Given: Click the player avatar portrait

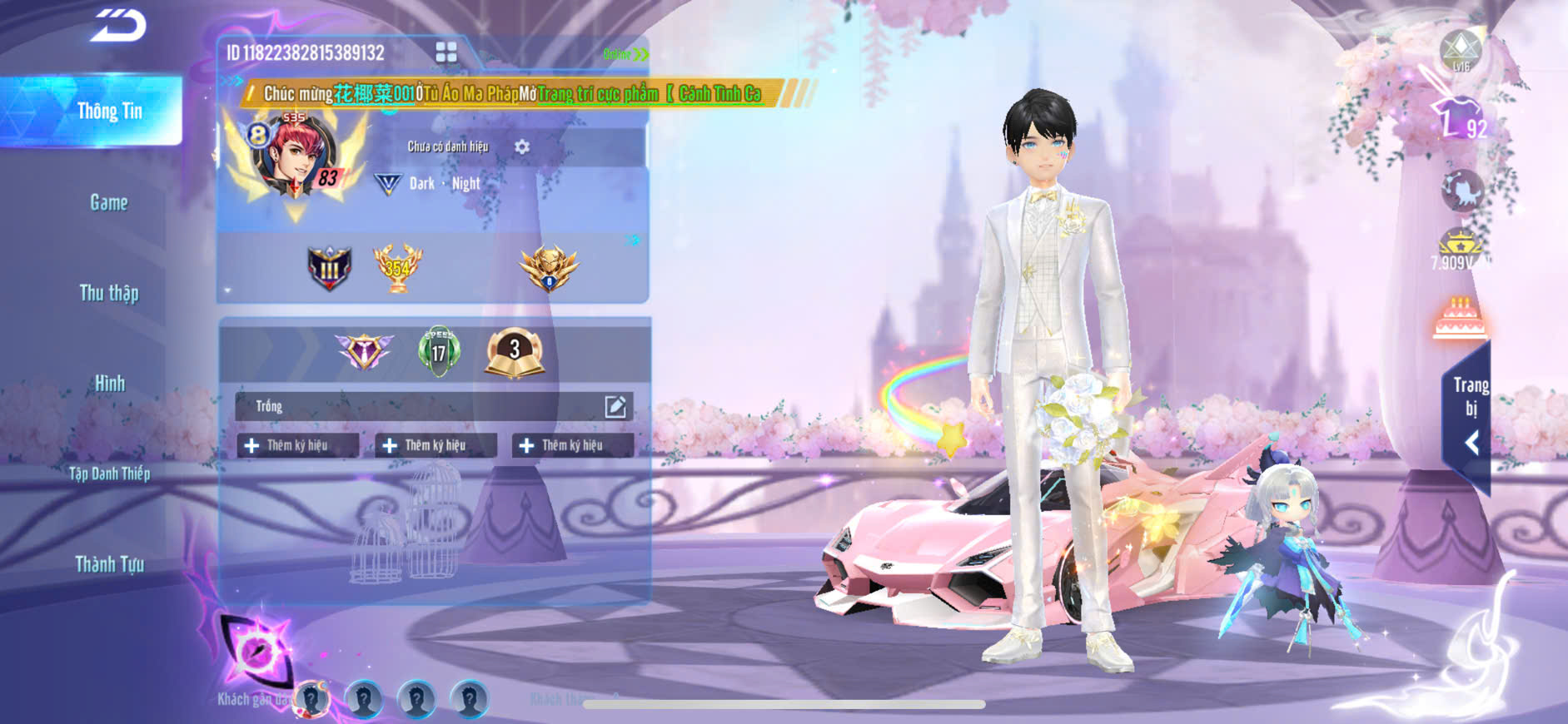Looking at the screenshot, I should coord(295,158).
